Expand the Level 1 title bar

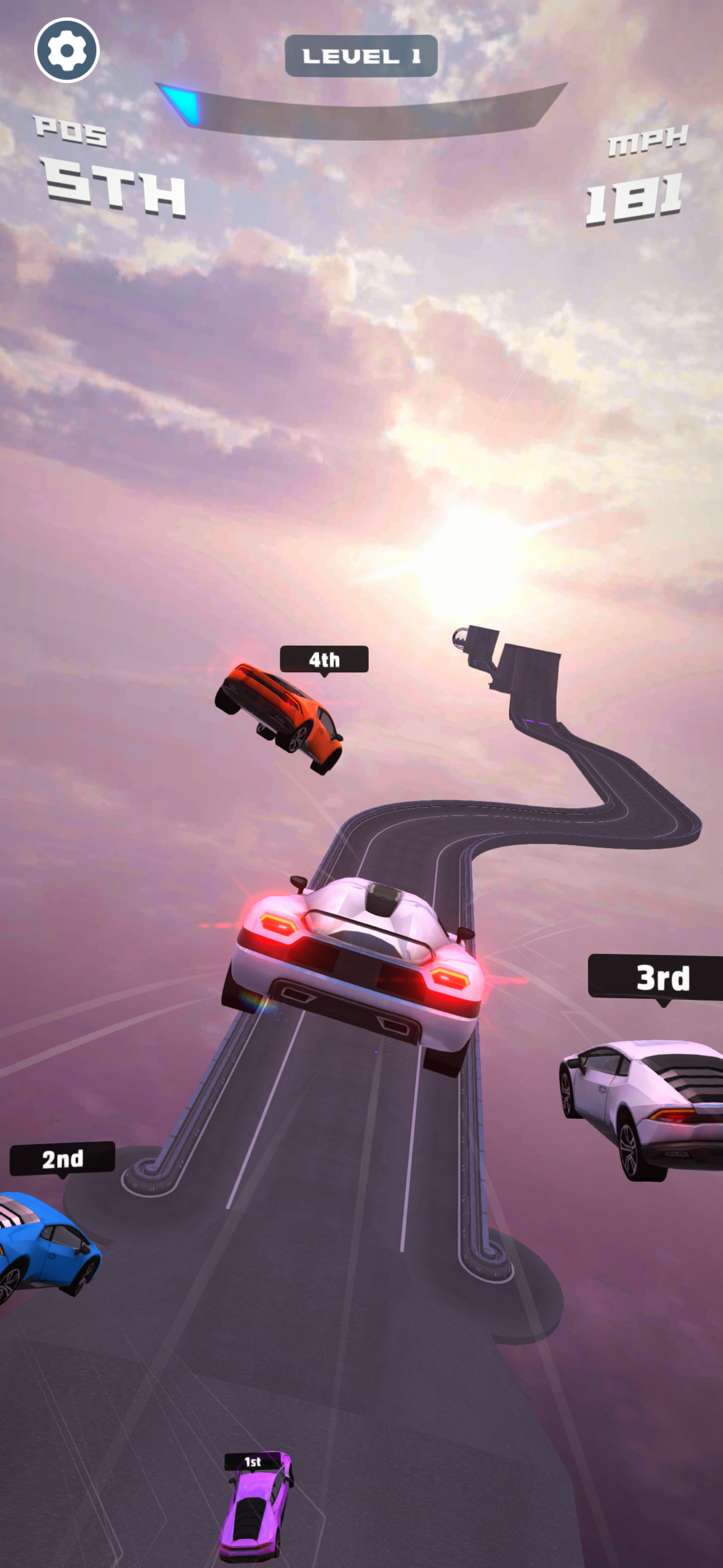pyautogui.click(x=361, y=55)
